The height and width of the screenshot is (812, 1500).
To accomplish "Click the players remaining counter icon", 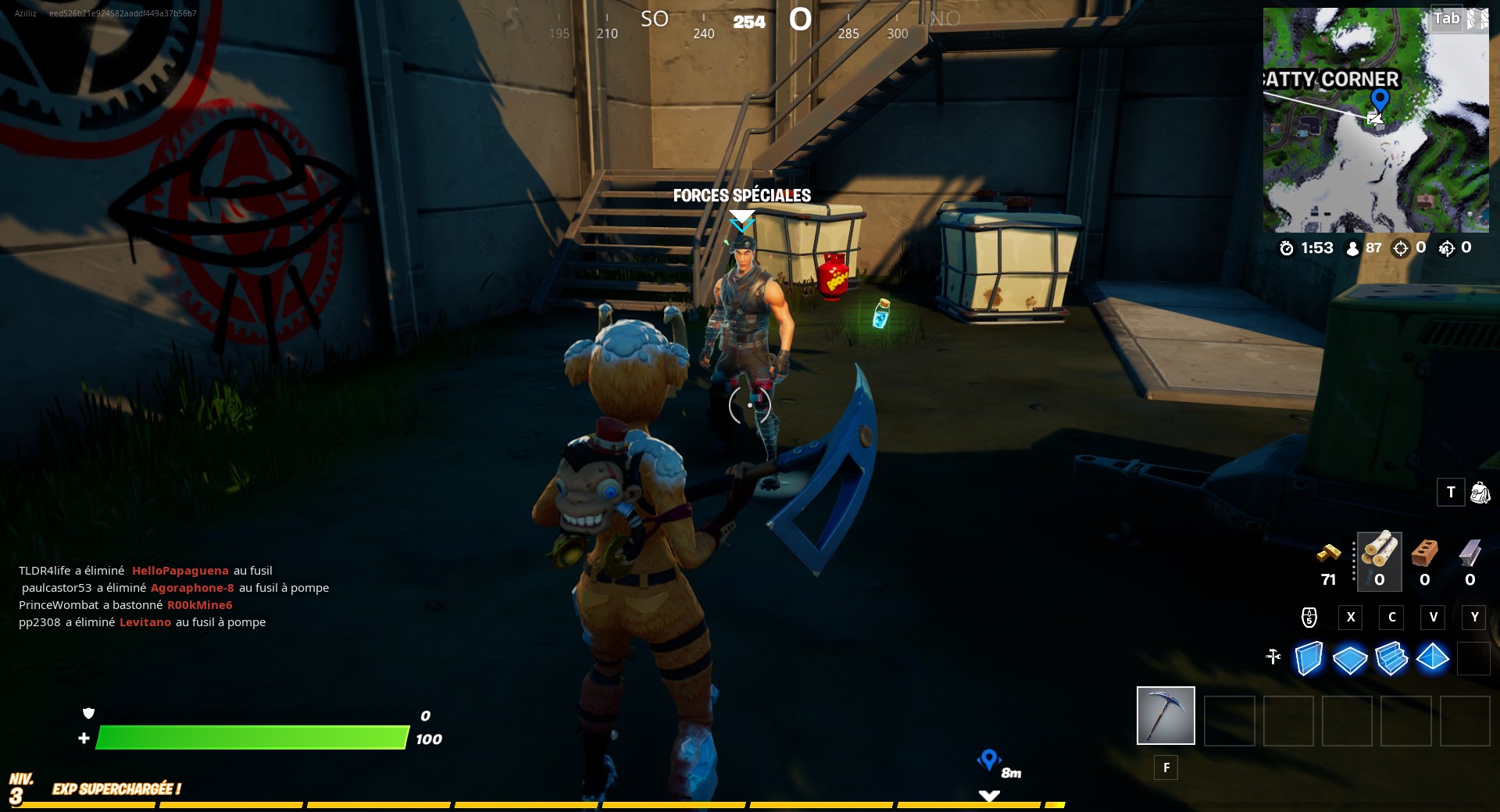I will [1353, 248].
